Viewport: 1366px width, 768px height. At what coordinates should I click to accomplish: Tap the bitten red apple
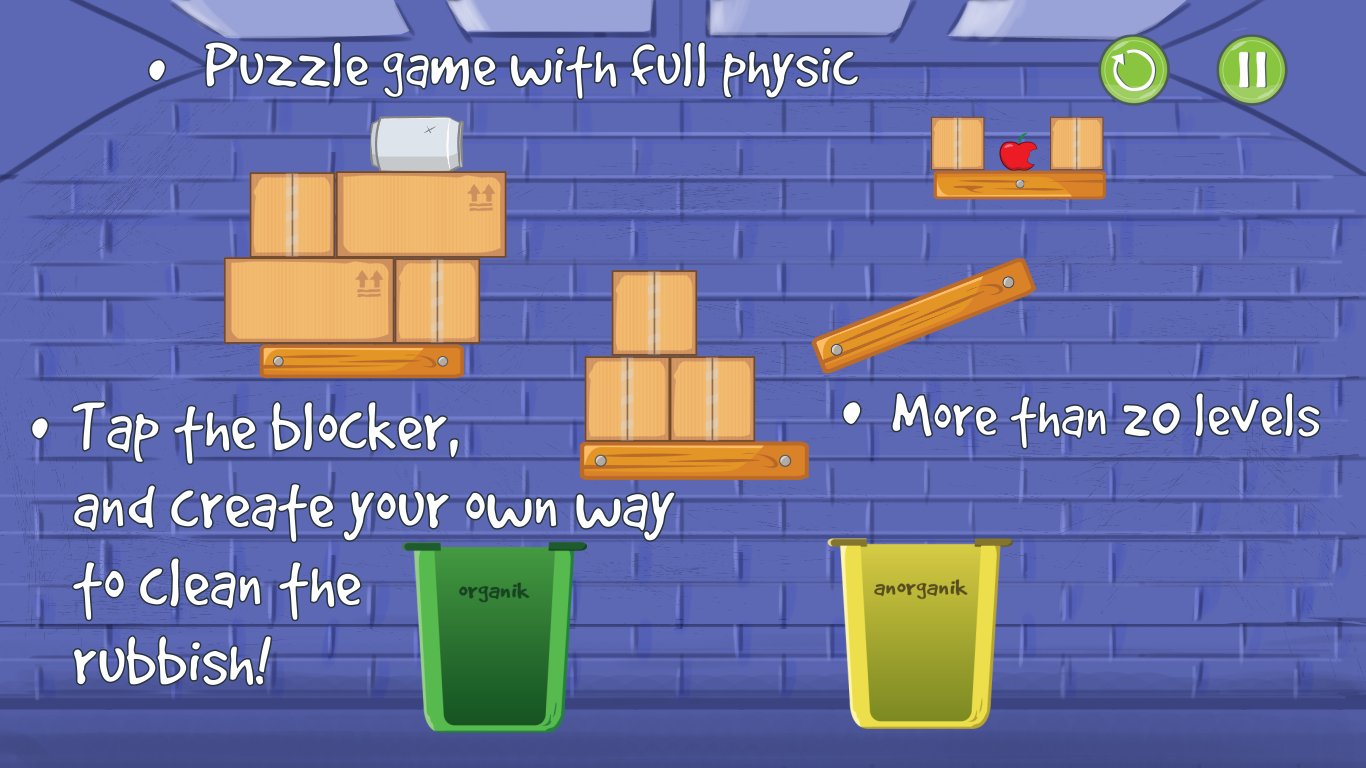tap(1018, 155)
